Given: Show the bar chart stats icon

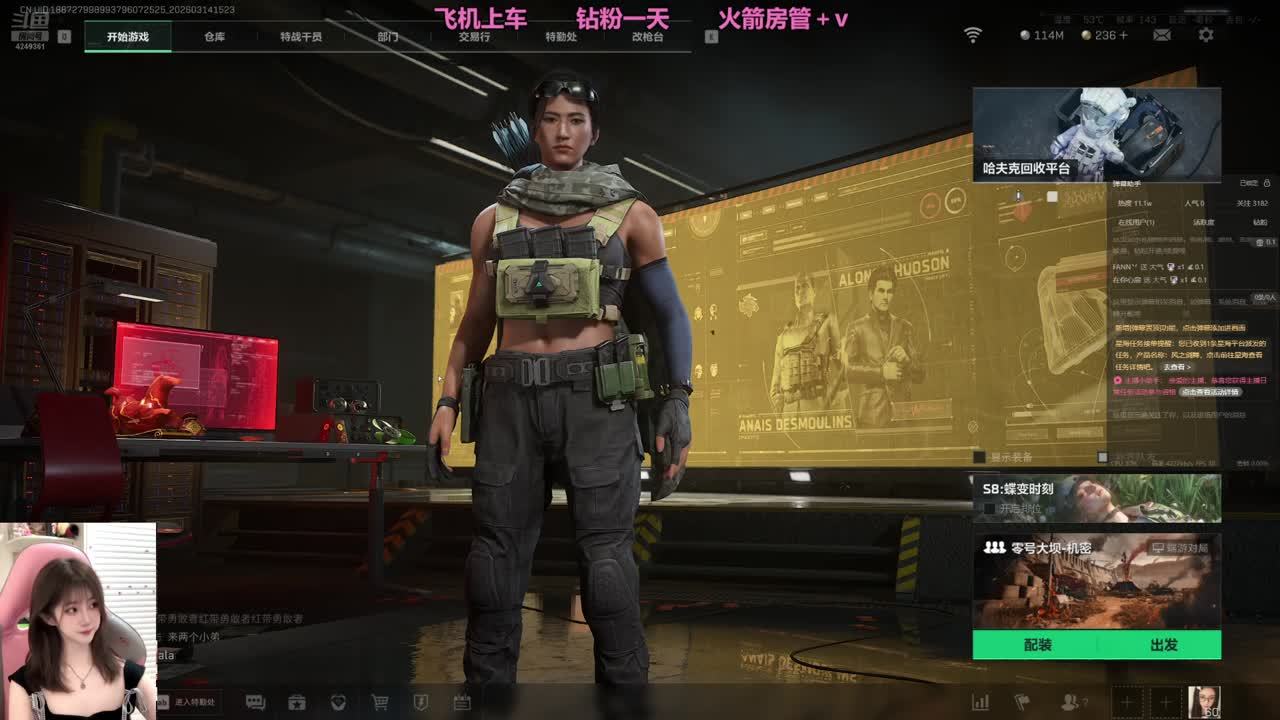Looking at the screenshot, I should coord(981,702).
